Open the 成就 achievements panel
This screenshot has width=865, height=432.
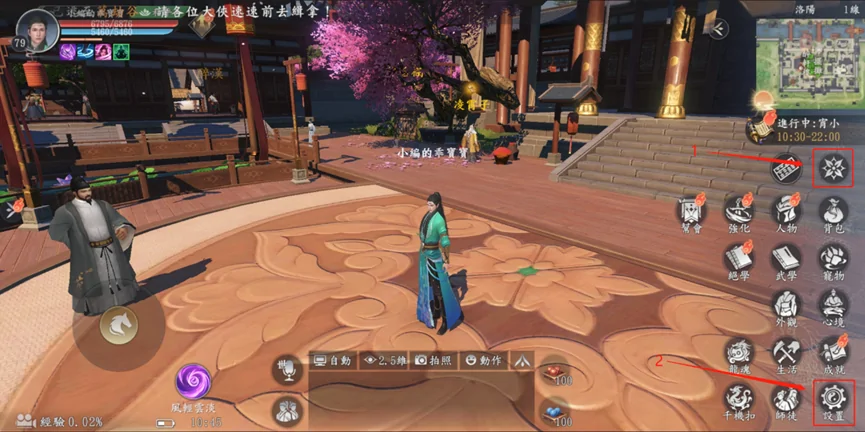[x=833, y=352]
